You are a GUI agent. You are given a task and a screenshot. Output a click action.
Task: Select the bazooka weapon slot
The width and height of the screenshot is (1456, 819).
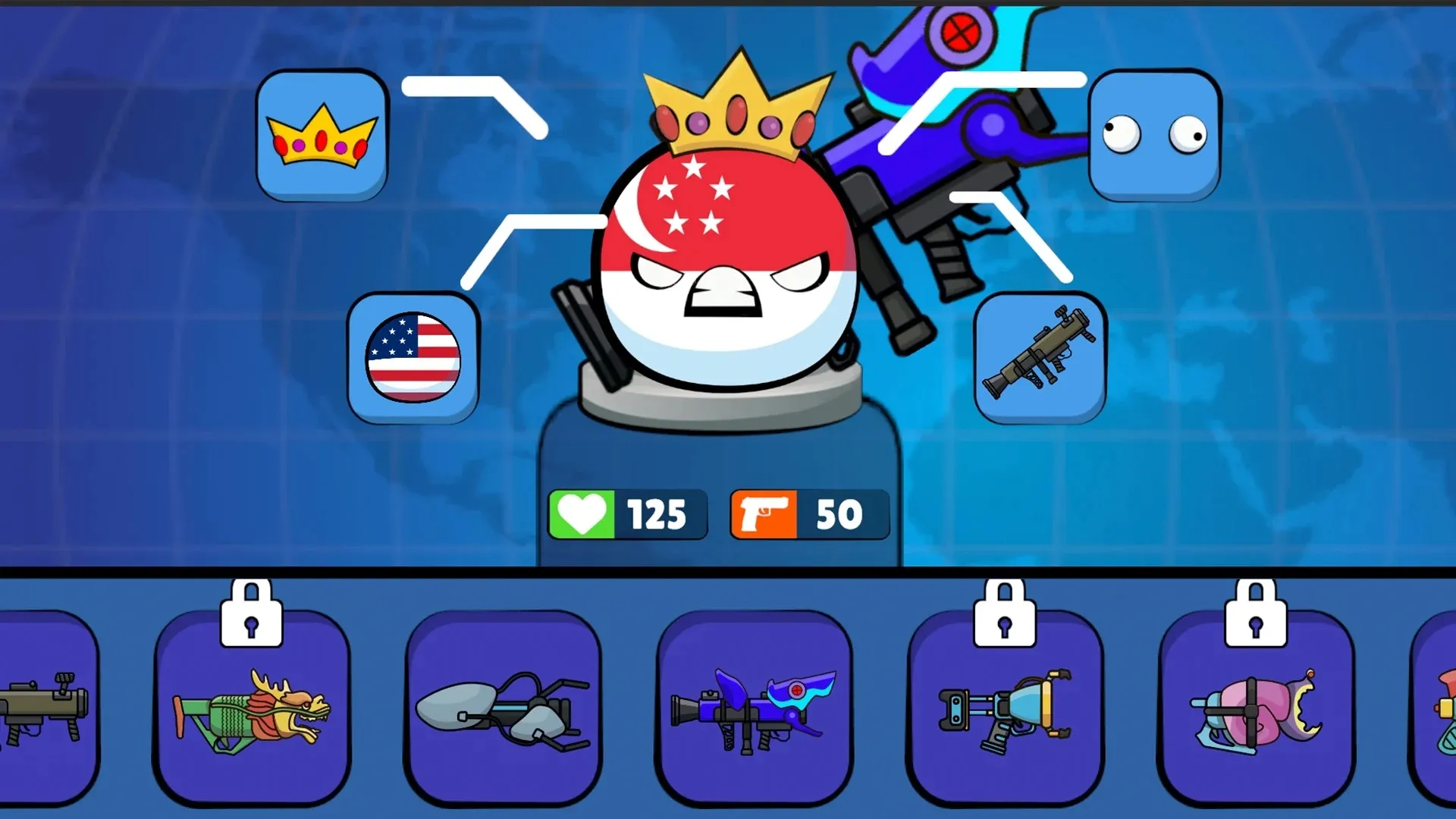point(1040,355)
